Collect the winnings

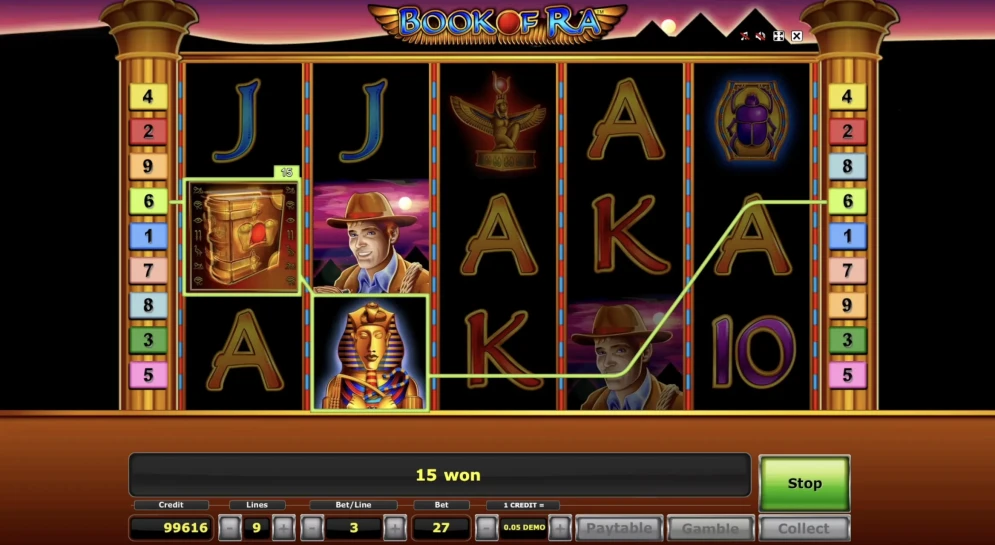click(804, 528)
